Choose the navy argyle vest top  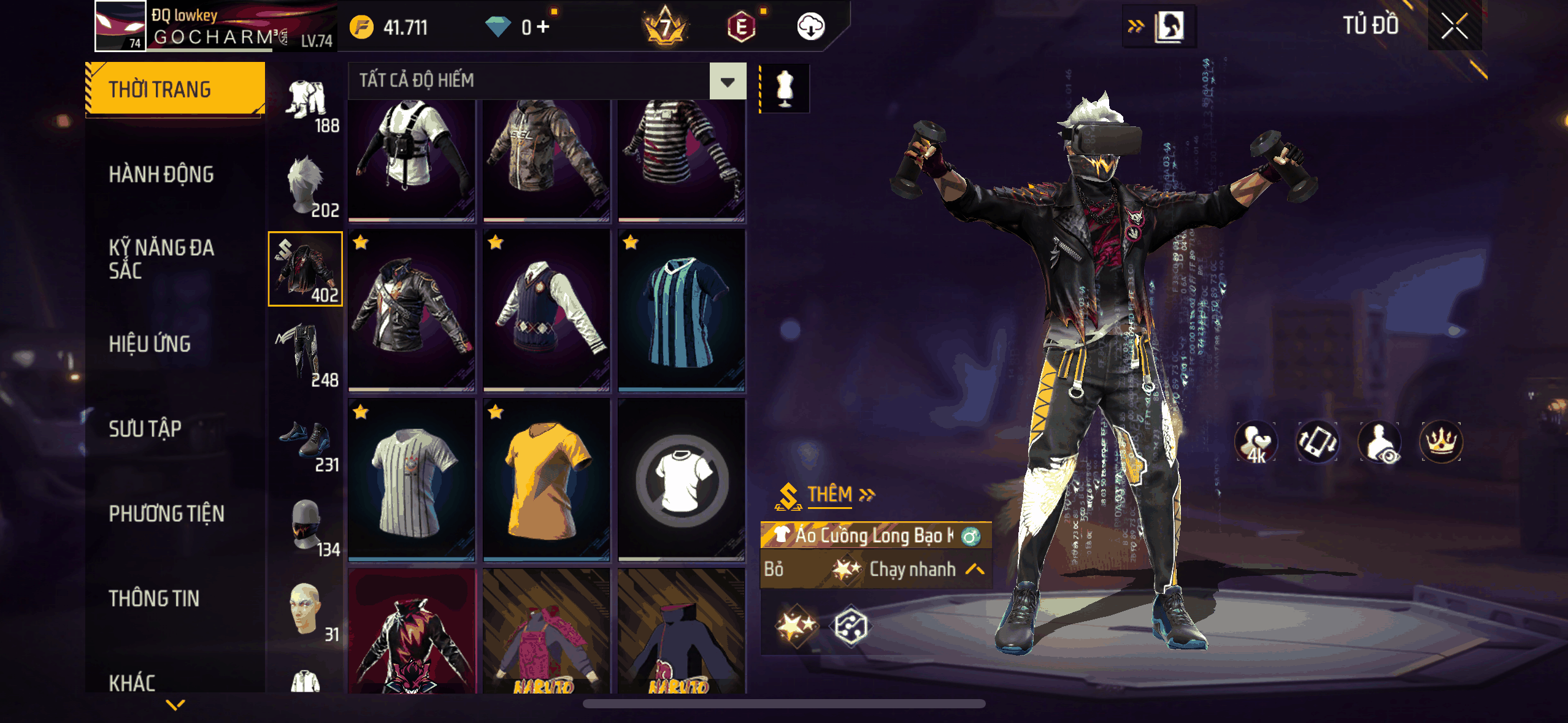point(546,310)
